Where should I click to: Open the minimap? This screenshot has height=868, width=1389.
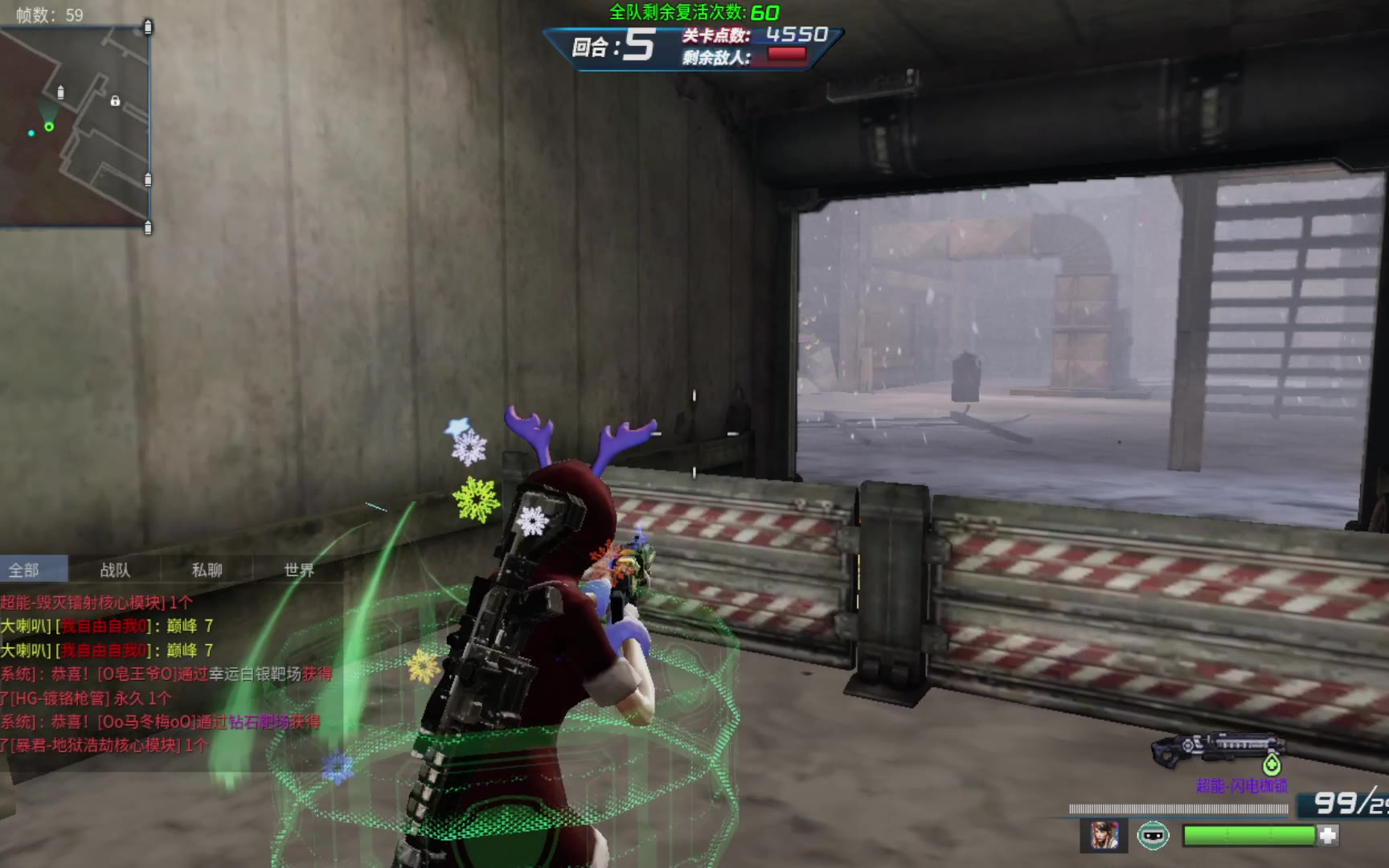pos(75,127)
